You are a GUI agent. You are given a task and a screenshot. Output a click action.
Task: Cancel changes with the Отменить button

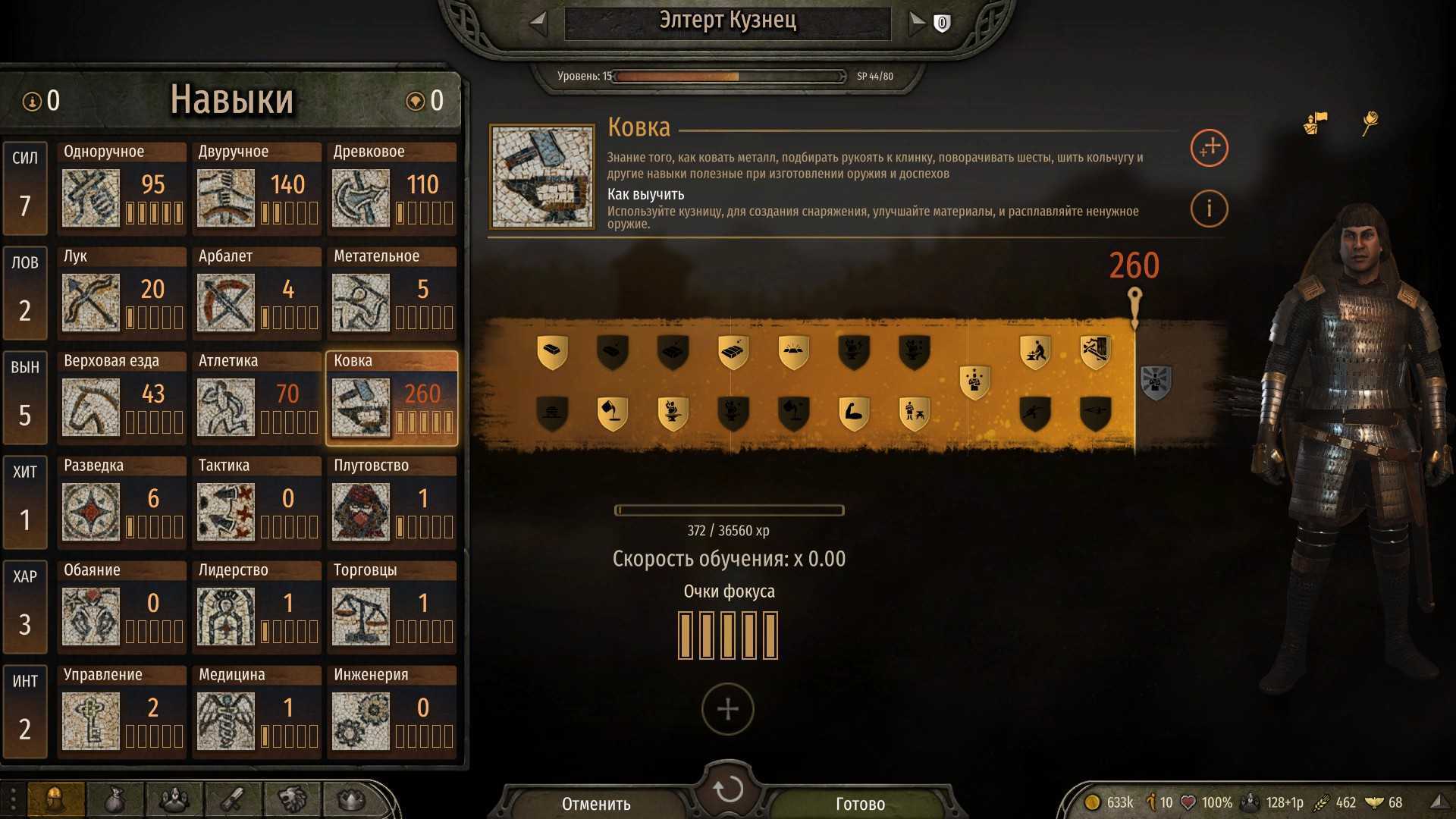[x=596, y=803]
